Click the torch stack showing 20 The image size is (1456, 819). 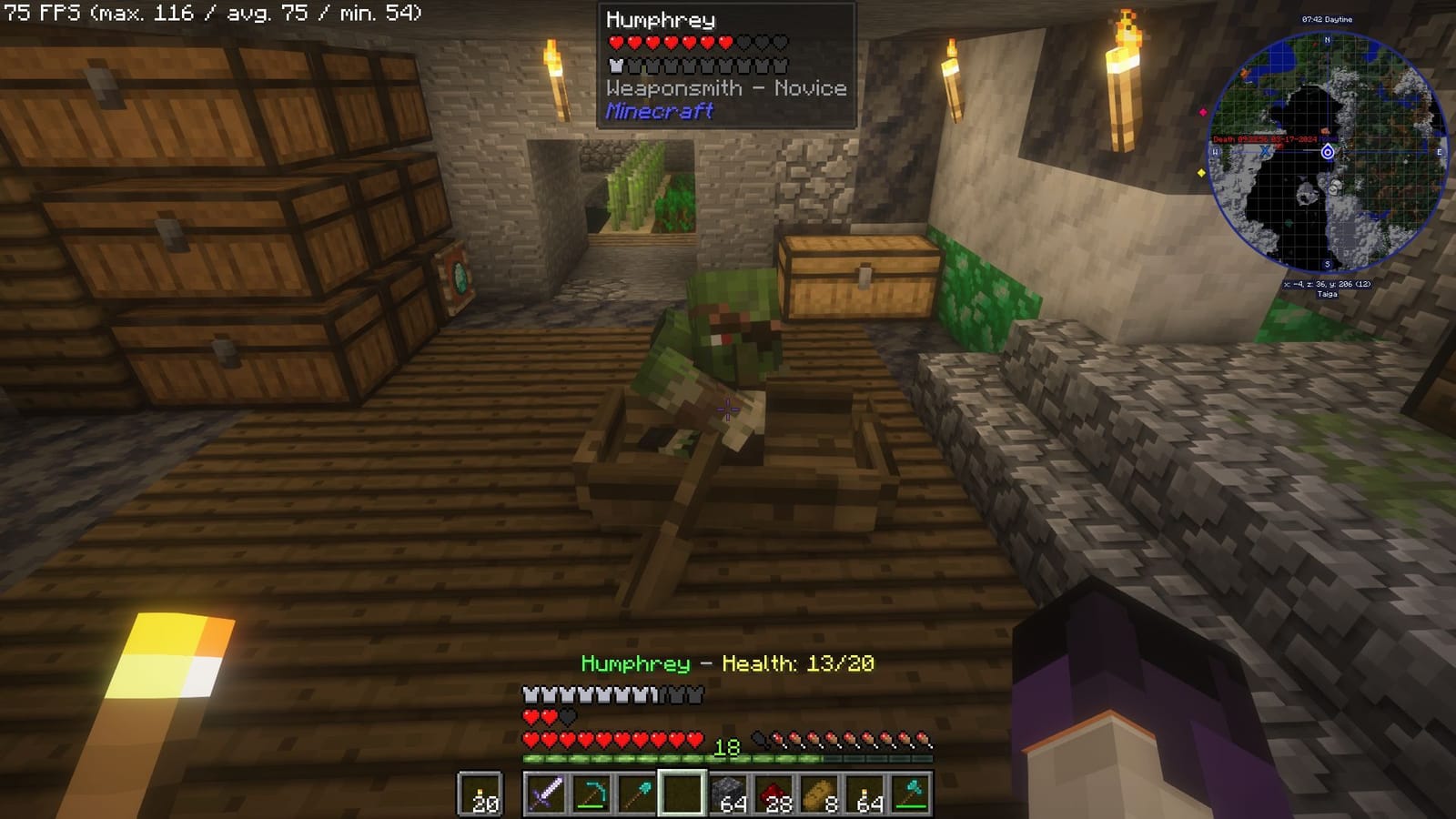coord(480,791)
